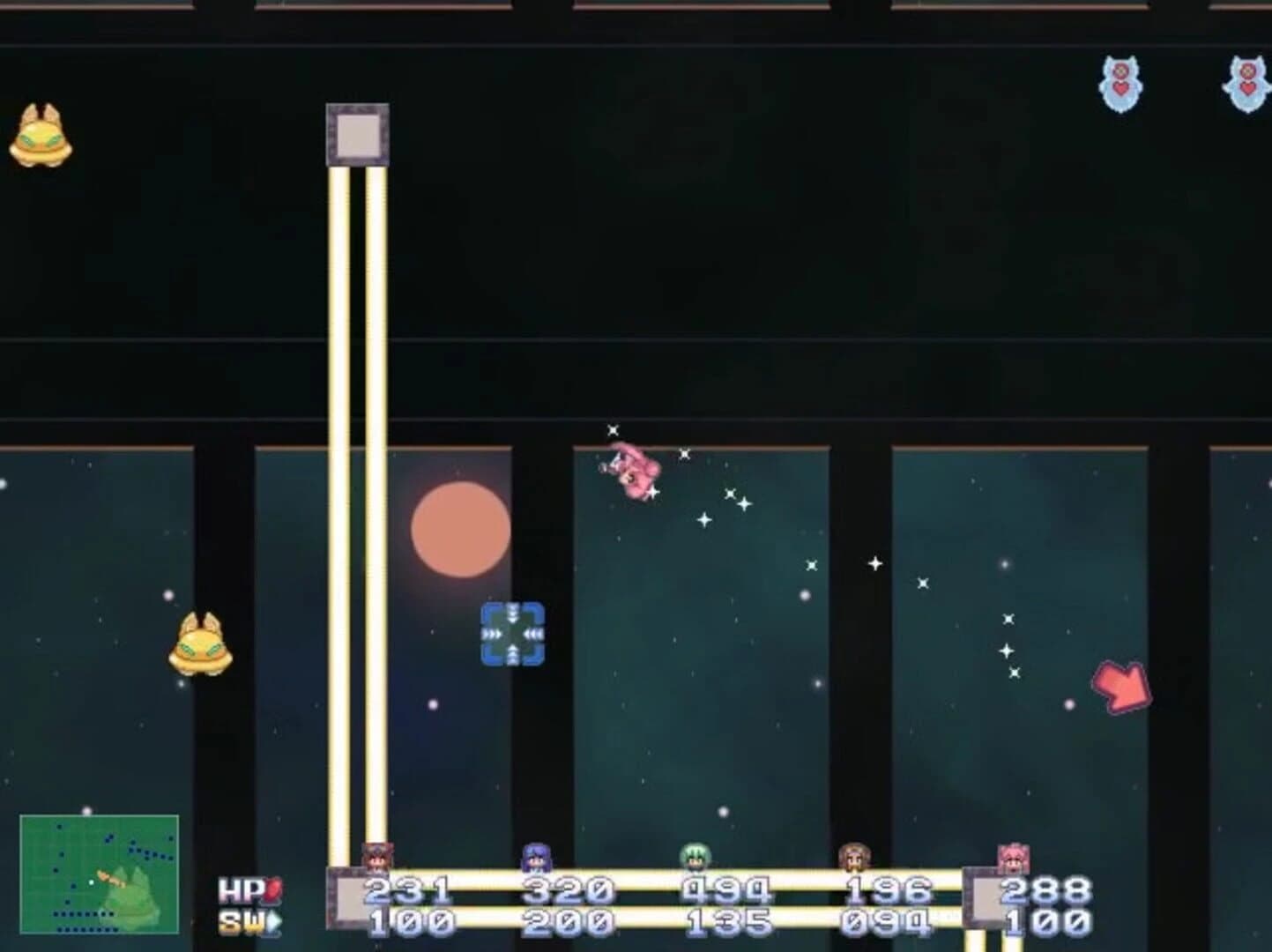Click the orange planet in the background window
Screen dimensions: 1272x952
[459, 530]
